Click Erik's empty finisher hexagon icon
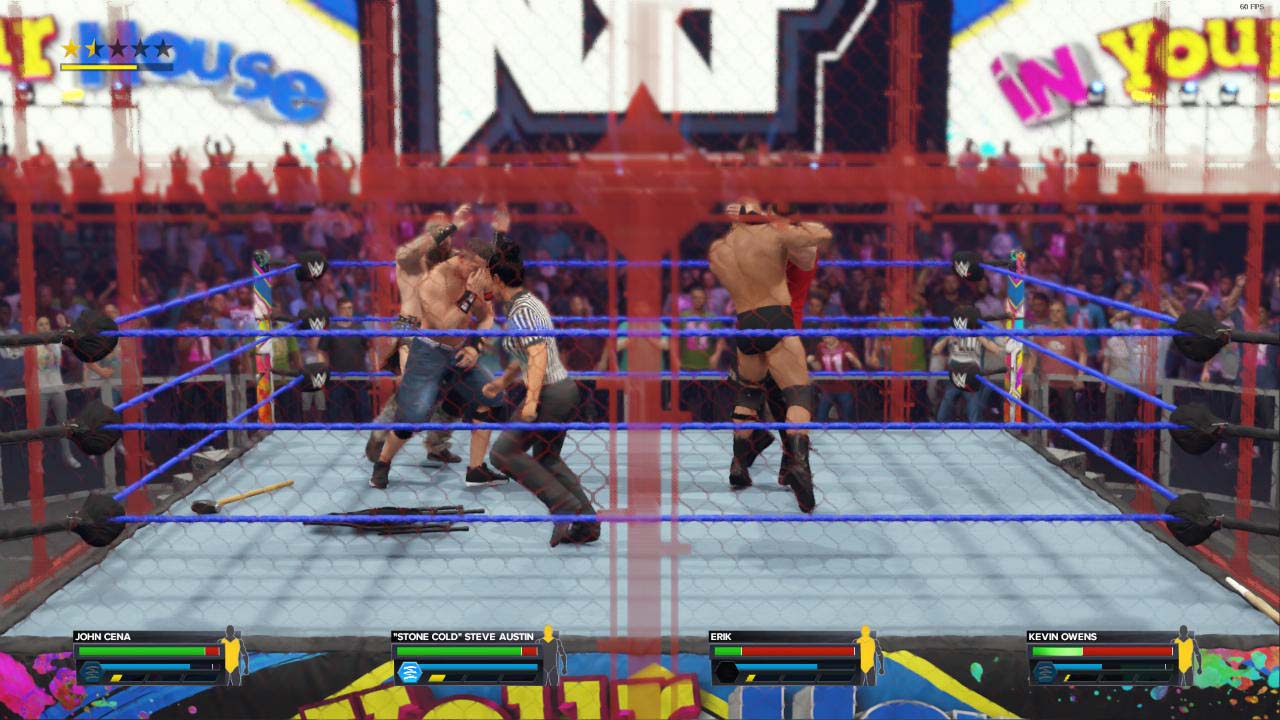 pyautogui.click(x=724, y=671)
